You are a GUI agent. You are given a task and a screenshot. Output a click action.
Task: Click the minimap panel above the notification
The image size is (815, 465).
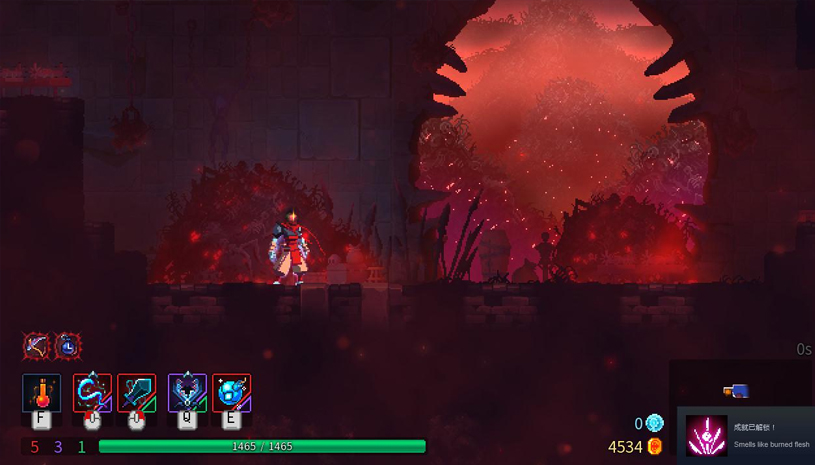tap(742, 384)
